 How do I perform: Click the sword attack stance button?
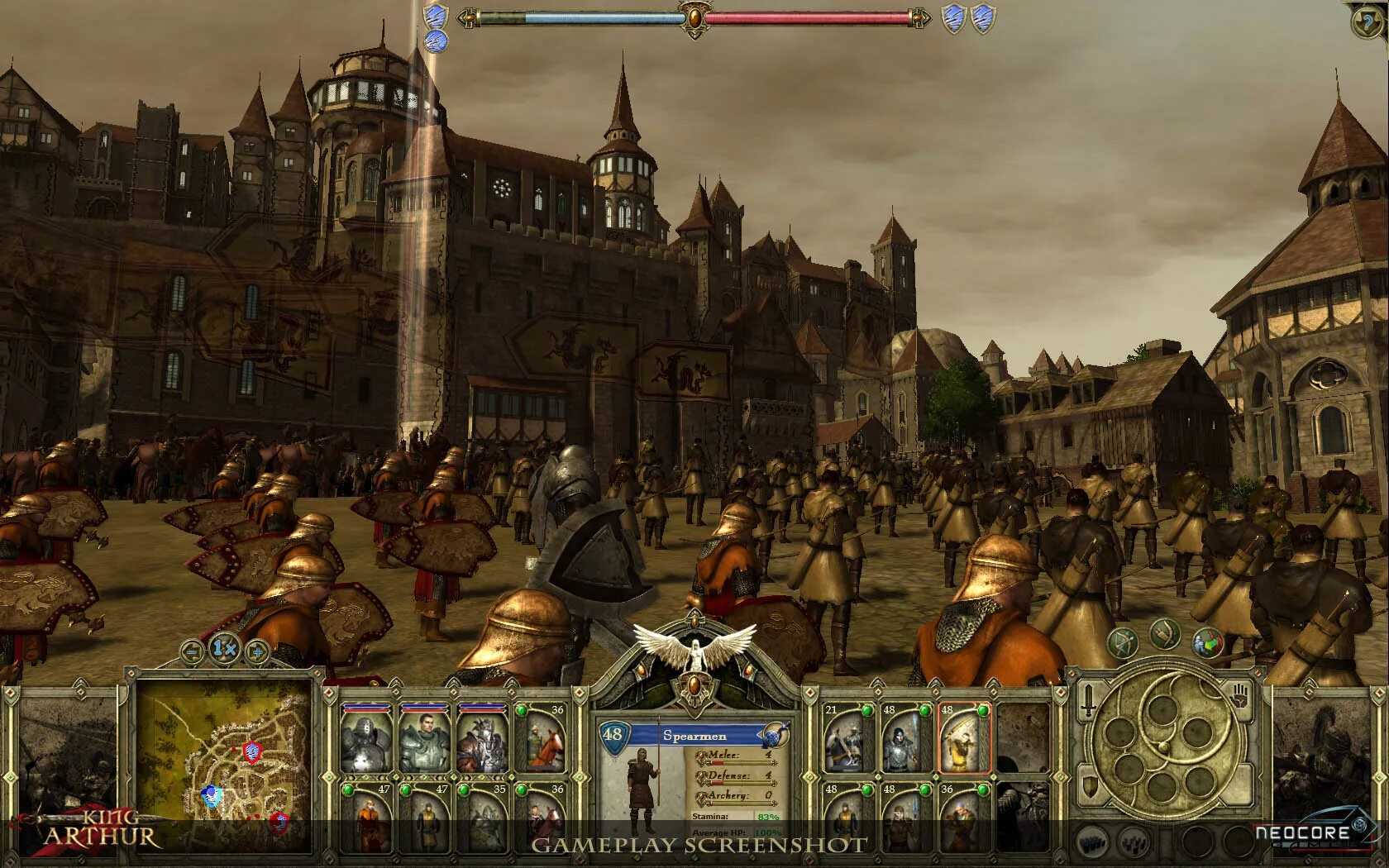click(x=1090, y=699)
